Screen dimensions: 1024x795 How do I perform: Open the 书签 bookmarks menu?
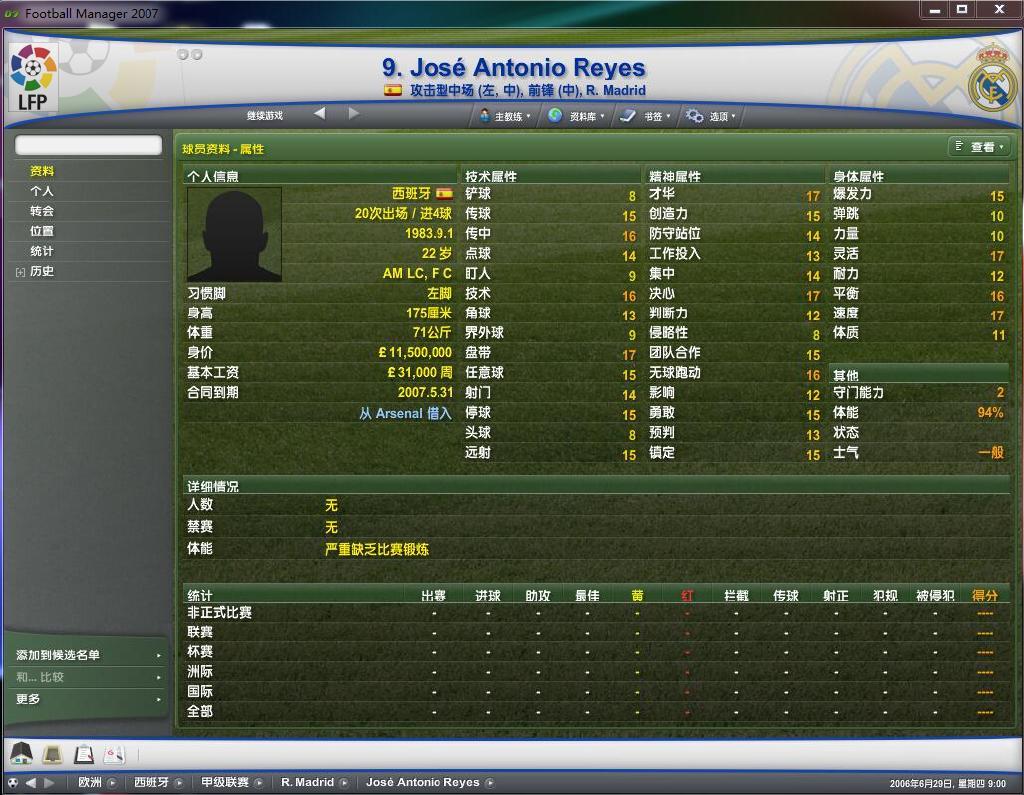pos(646,116)
